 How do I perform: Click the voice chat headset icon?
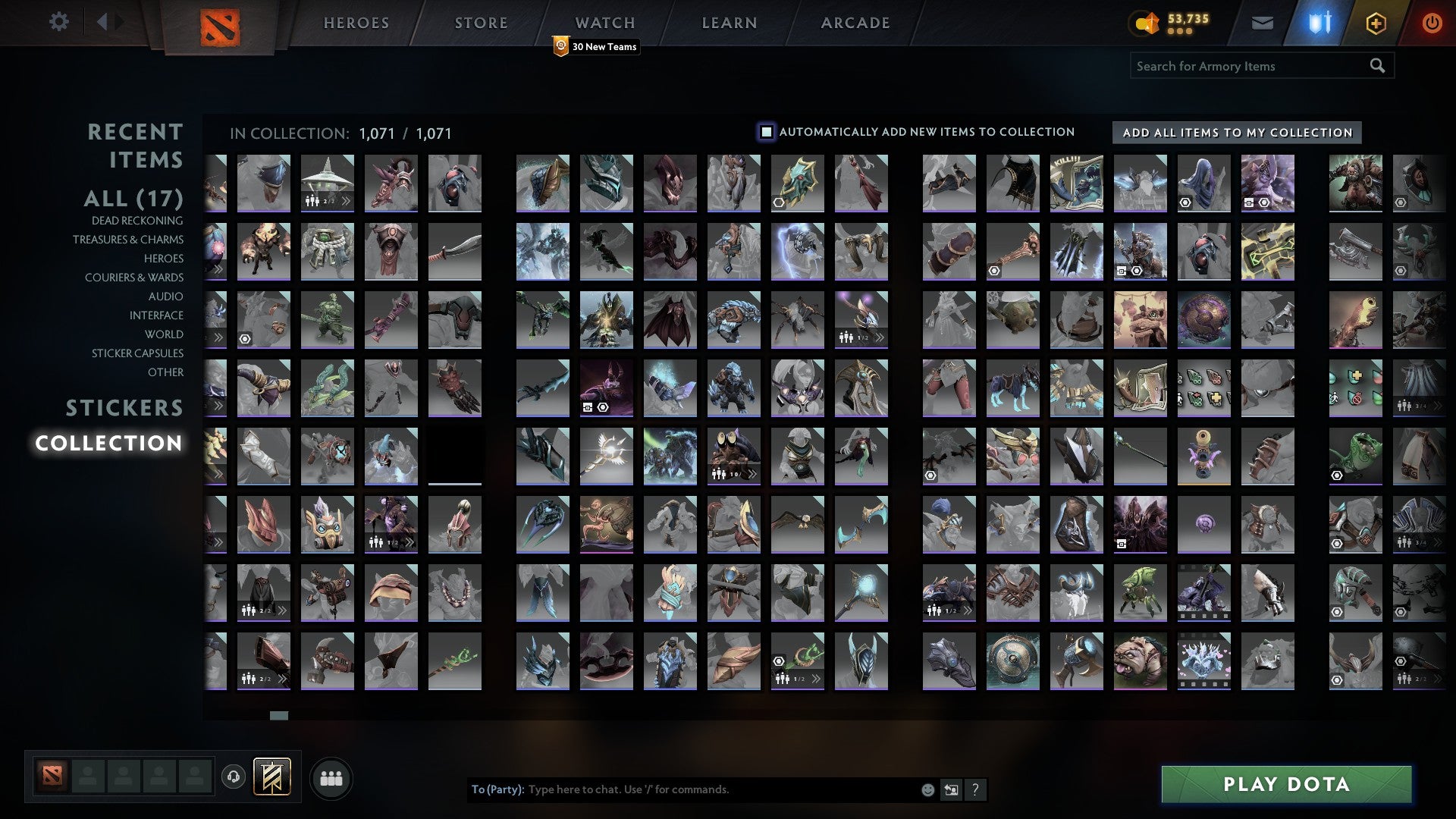235,777
